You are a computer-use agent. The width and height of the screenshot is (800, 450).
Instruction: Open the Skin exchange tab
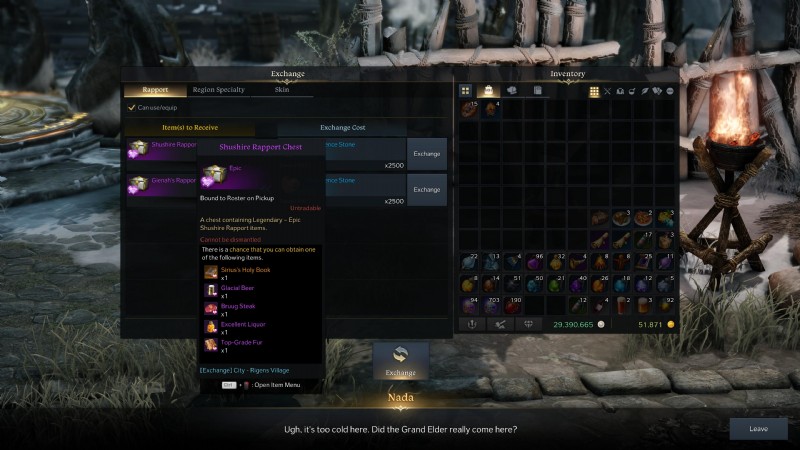click(282, 90)
